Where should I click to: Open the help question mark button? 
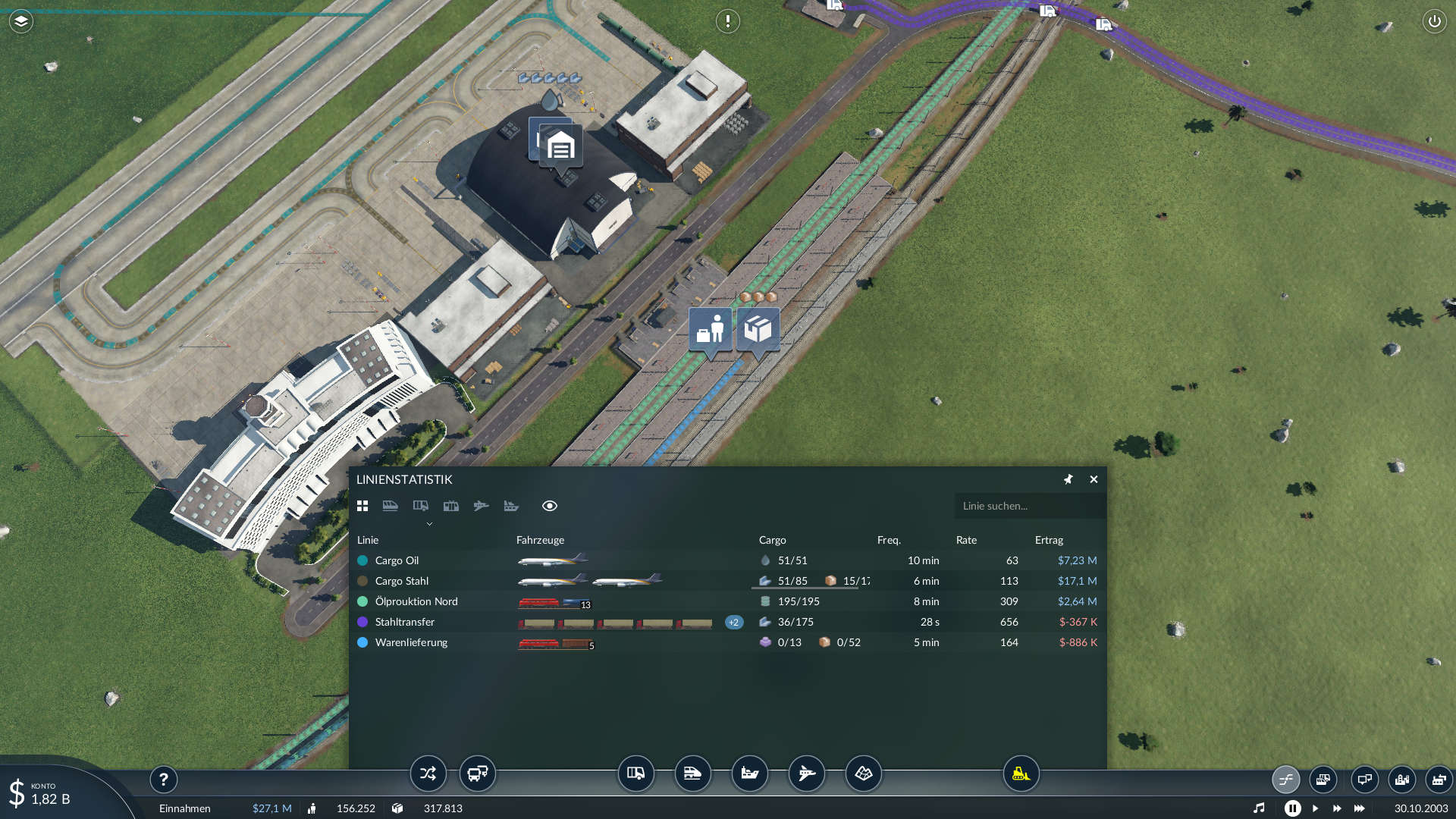tap(163, 779)
